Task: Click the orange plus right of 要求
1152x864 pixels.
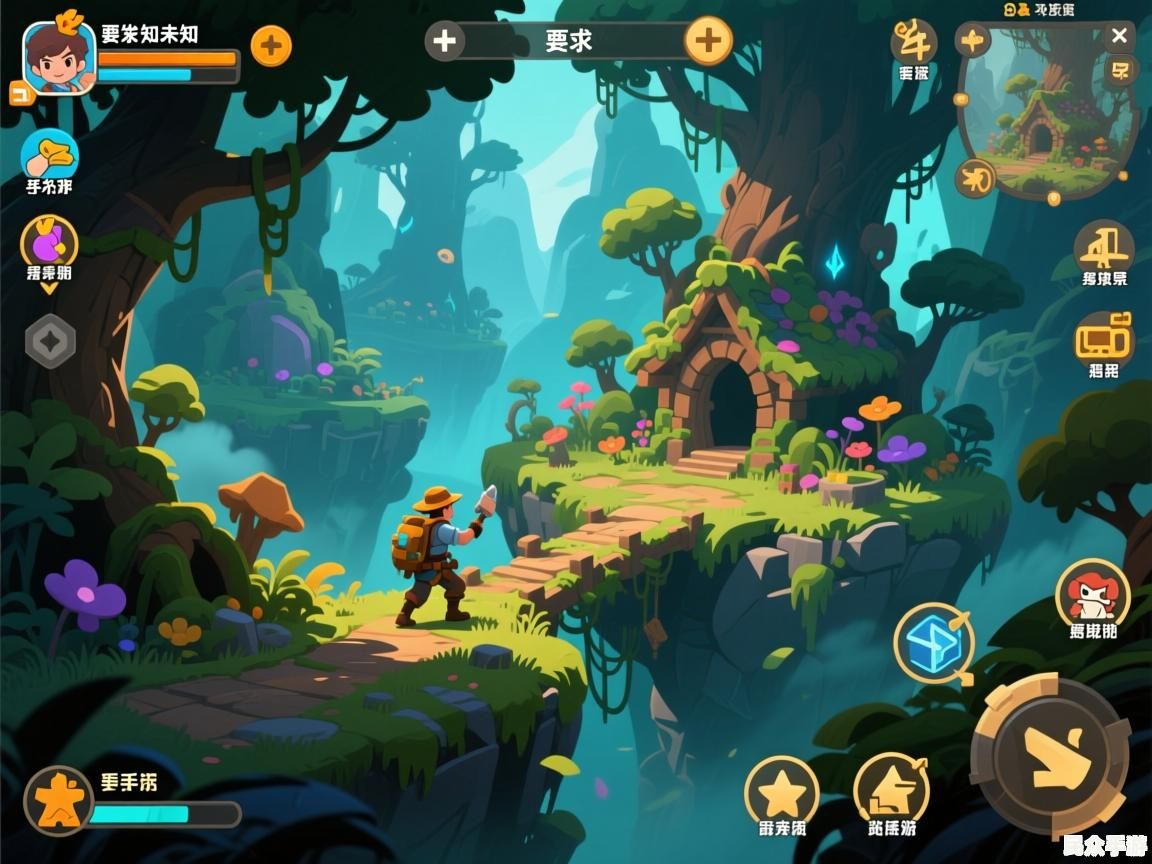Action: [708, 41]
